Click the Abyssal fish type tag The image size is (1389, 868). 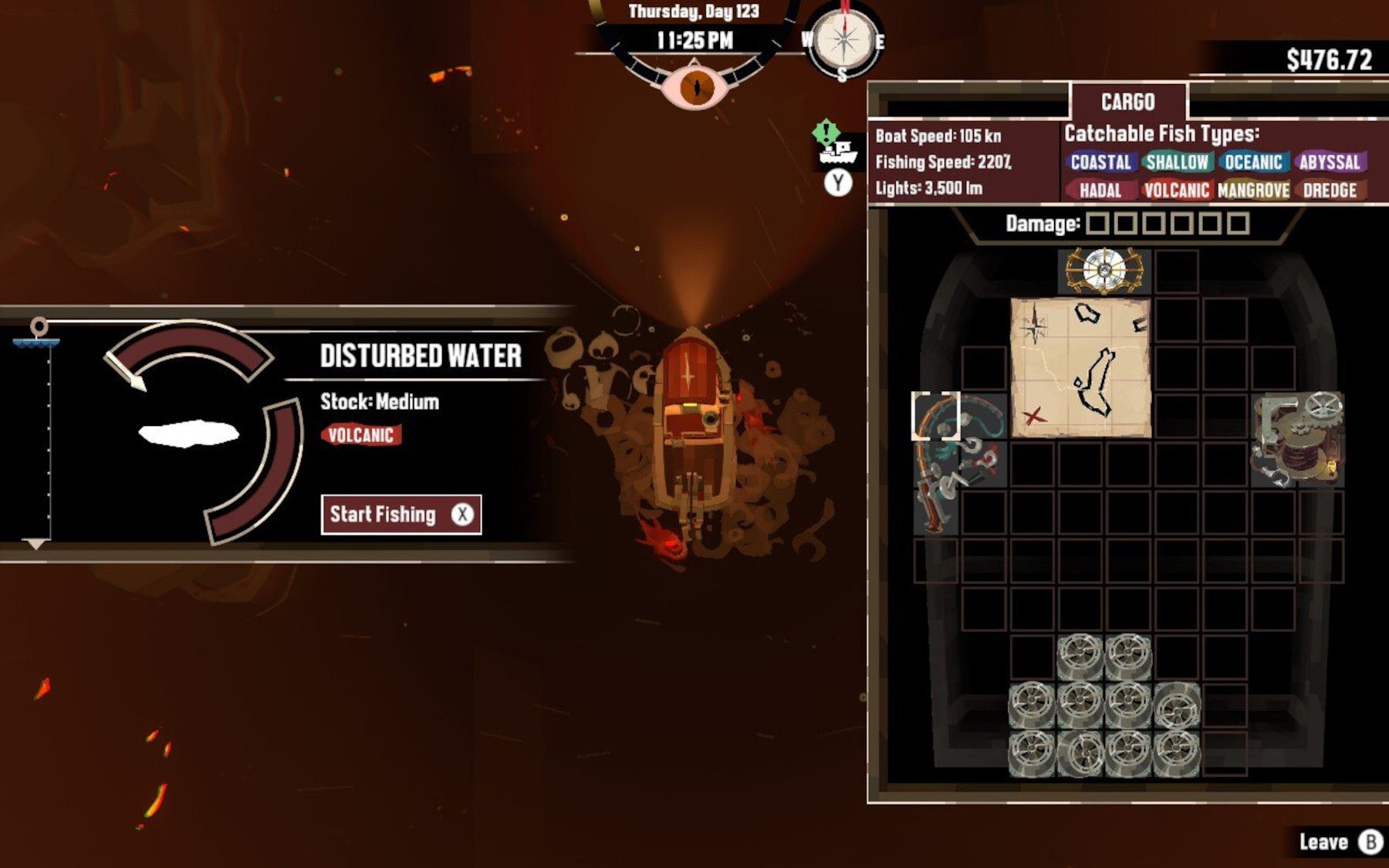(x=1329, y=162)
